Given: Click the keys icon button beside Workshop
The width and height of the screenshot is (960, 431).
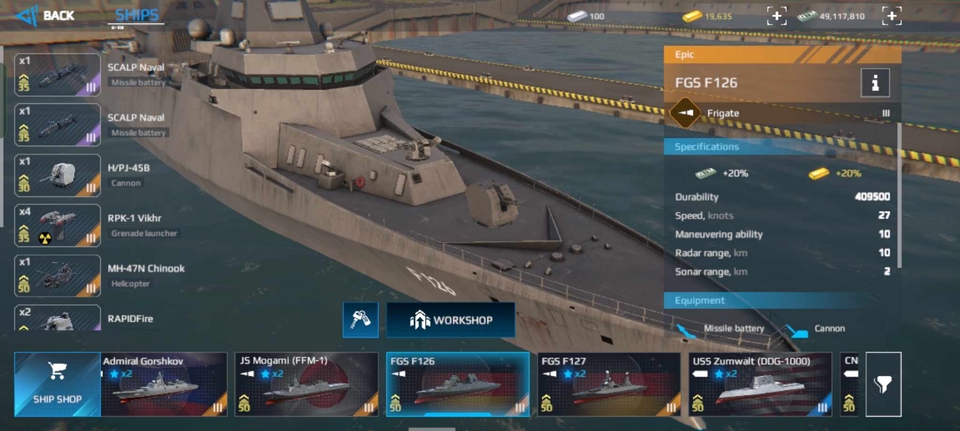Looking at the screenshot, I should tap(360, 320).
